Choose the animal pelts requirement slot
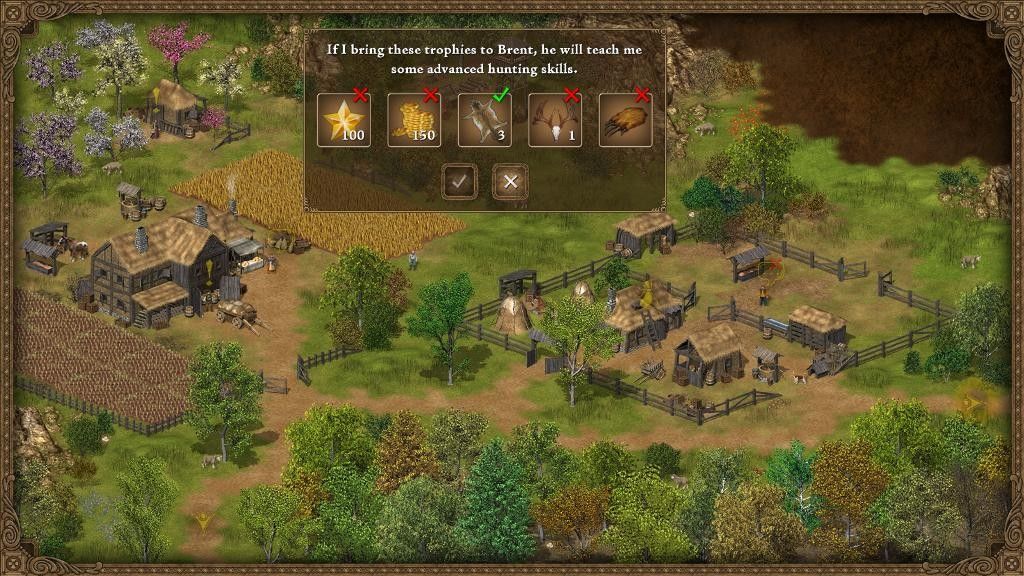The image size is (1024, 576). click(x=484, y=120)
